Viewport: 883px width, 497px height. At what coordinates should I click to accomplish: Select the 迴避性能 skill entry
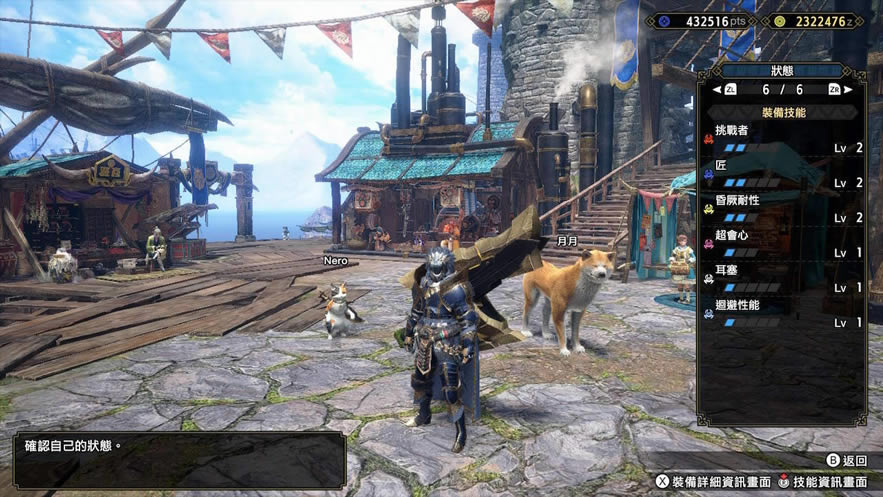coord(781,314)
